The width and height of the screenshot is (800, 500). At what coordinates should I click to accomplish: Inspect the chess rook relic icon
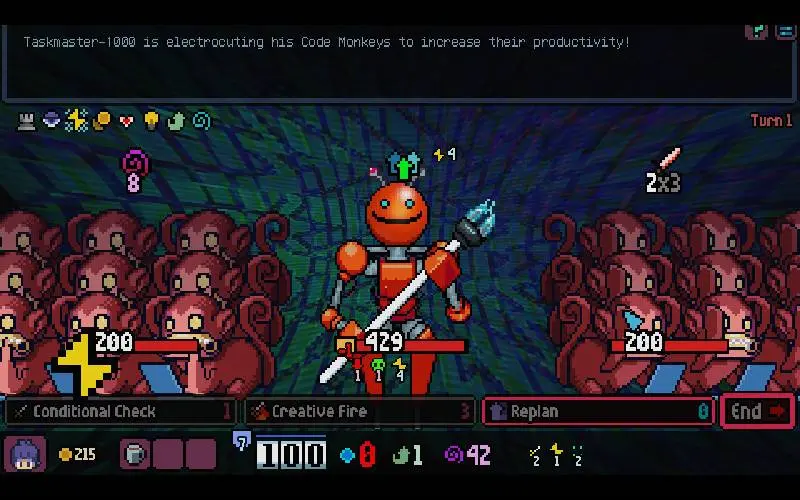tap(27, 121)
